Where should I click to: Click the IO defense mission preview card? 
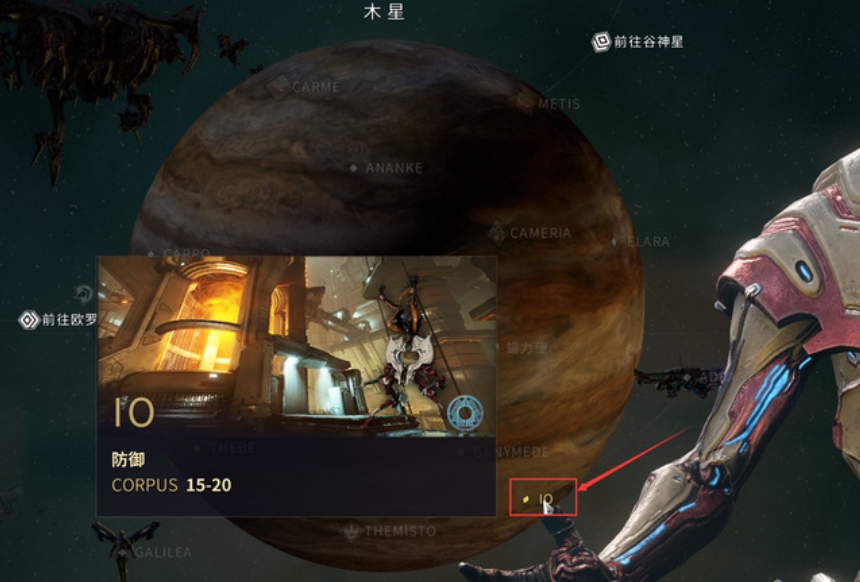pyautogui.click(x=296, y=385)
